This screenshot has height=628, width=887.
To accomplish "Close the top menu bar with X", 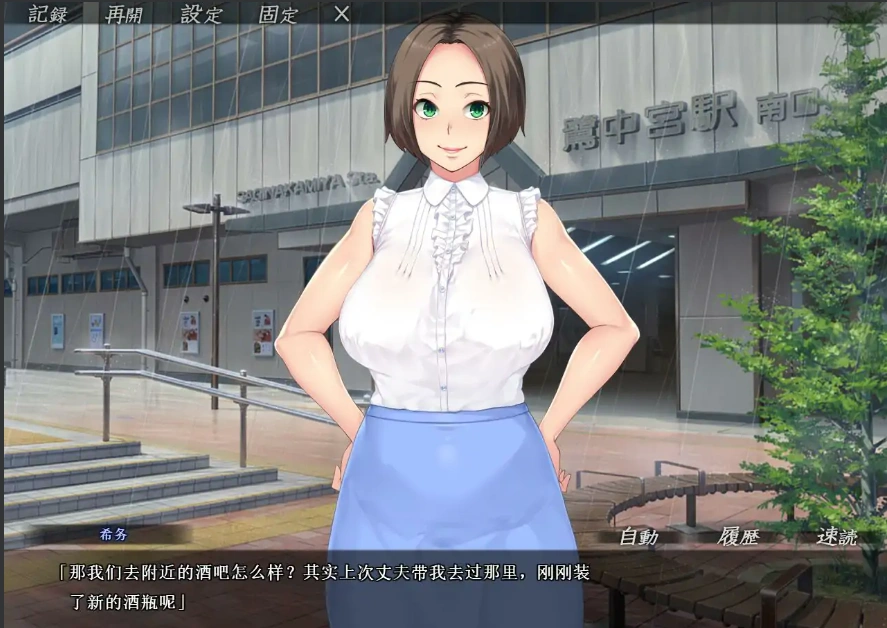I will pos(341,14).
